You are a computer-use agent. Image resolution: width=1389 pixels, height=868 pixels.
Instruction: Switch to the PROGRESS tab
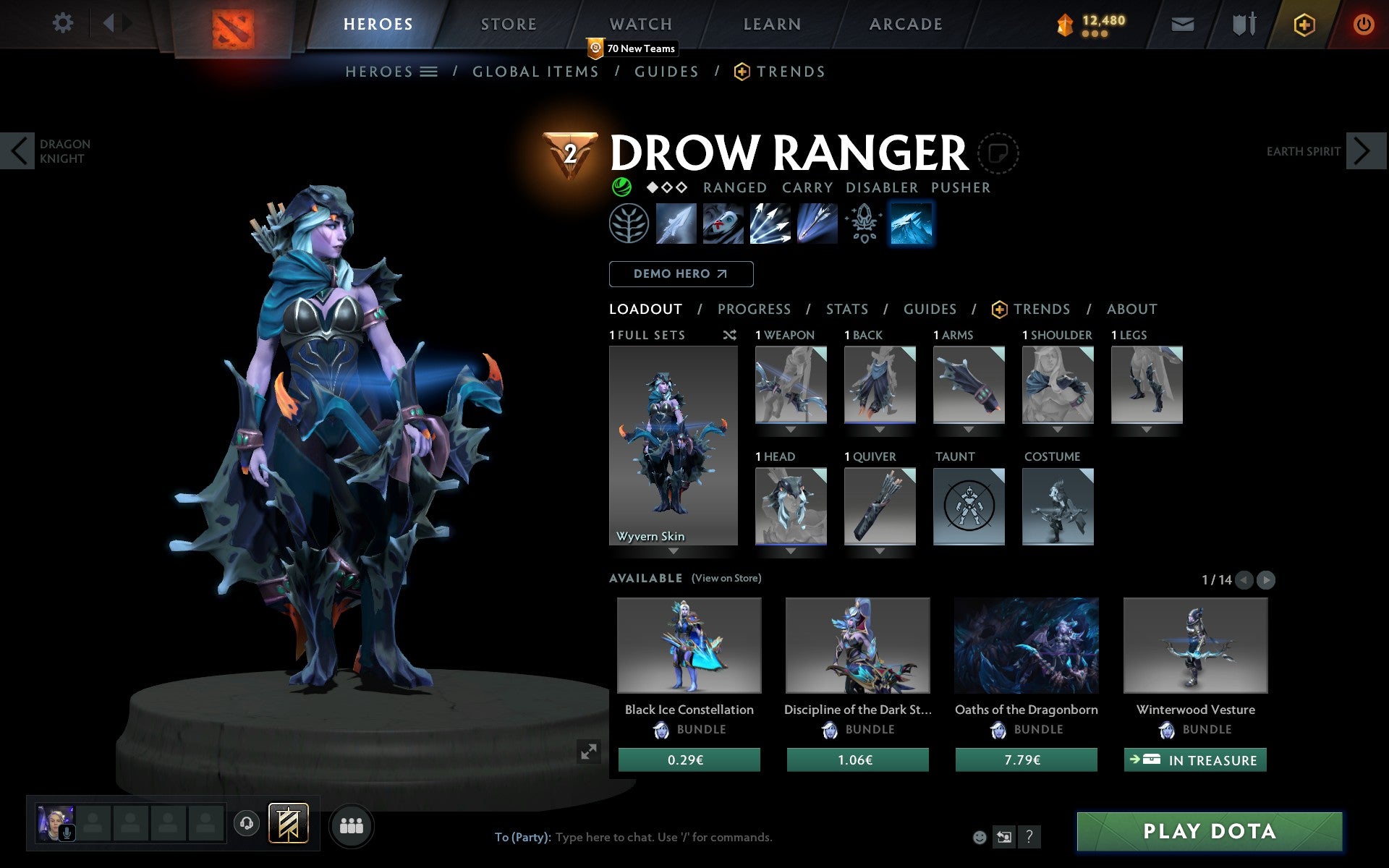click(x=754, y=309)
